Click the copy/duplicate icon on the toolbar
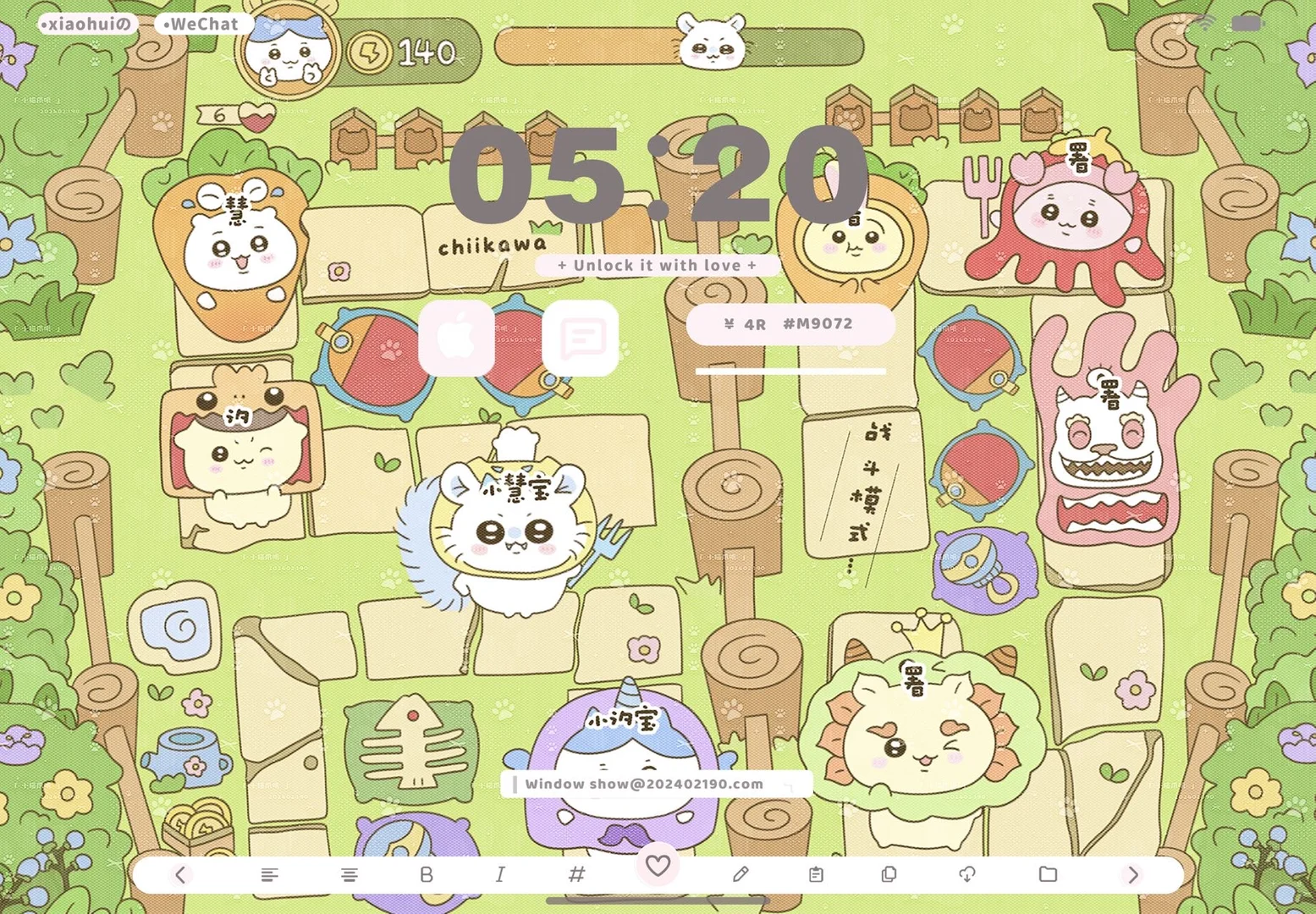Screen dimensions: 1316x914 (888, 875)
